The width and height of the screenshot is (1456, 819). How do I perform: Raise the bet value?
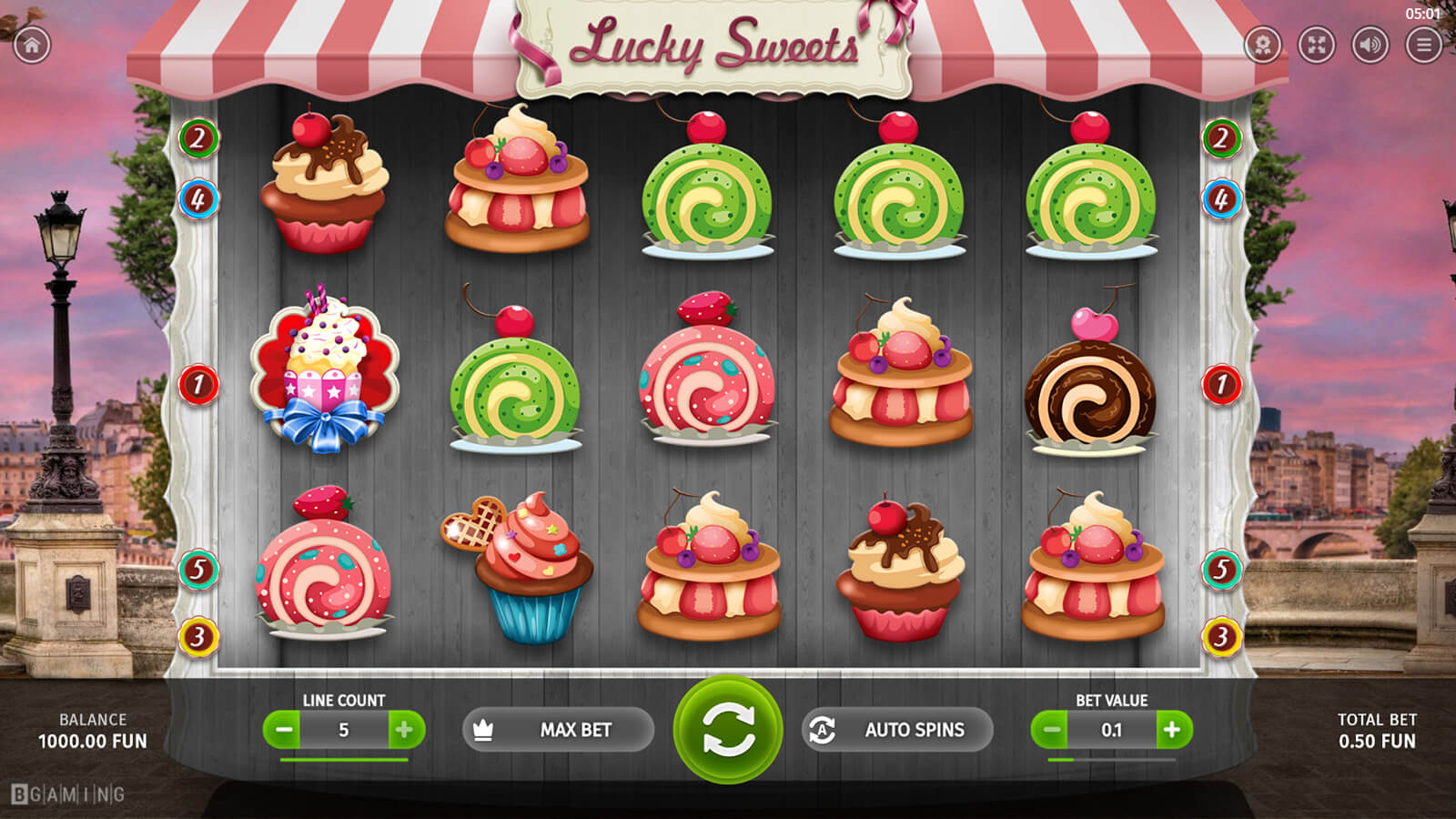tap(1172, 730)
